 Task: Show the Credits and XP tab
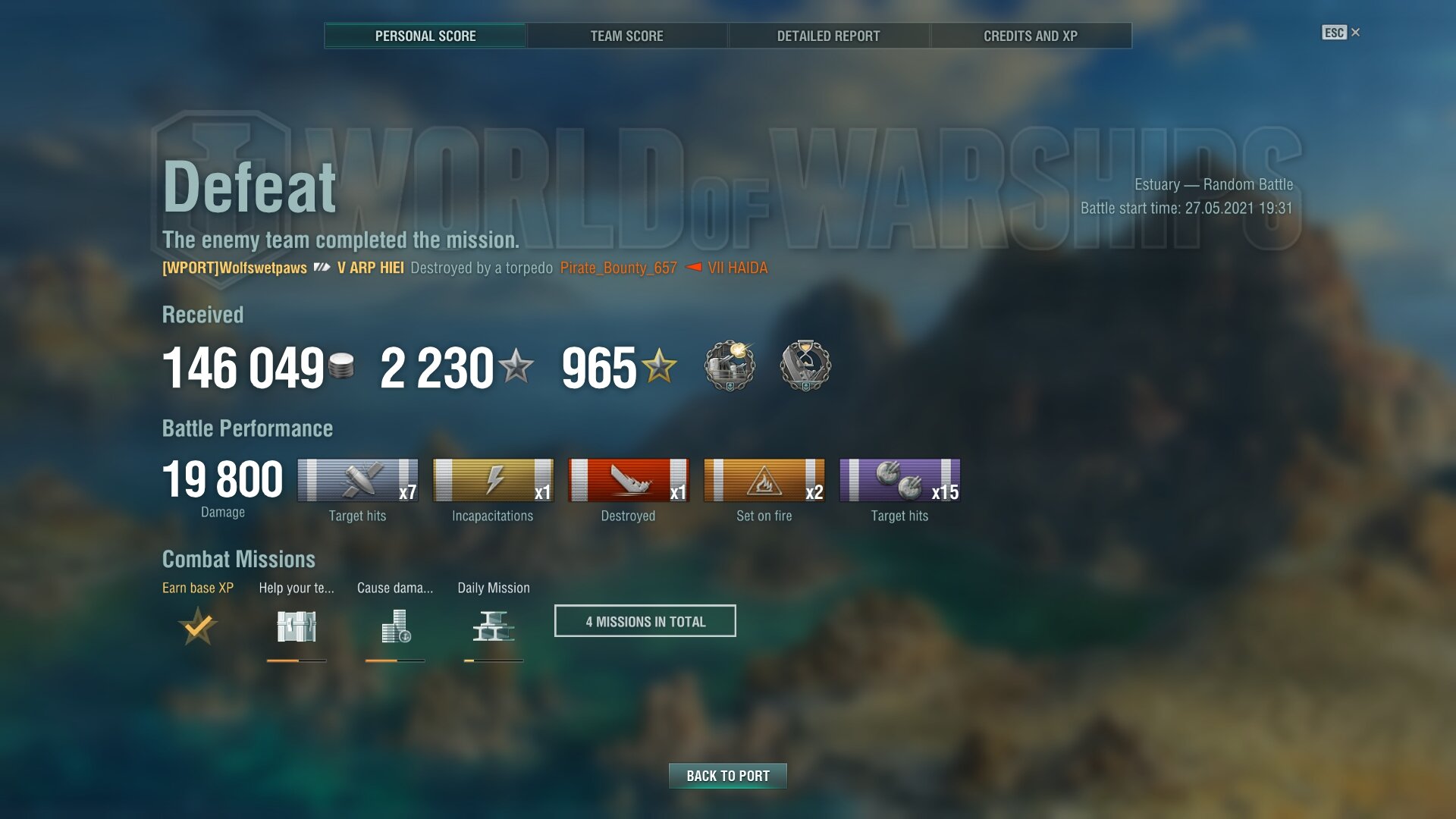coord(1030,36)
